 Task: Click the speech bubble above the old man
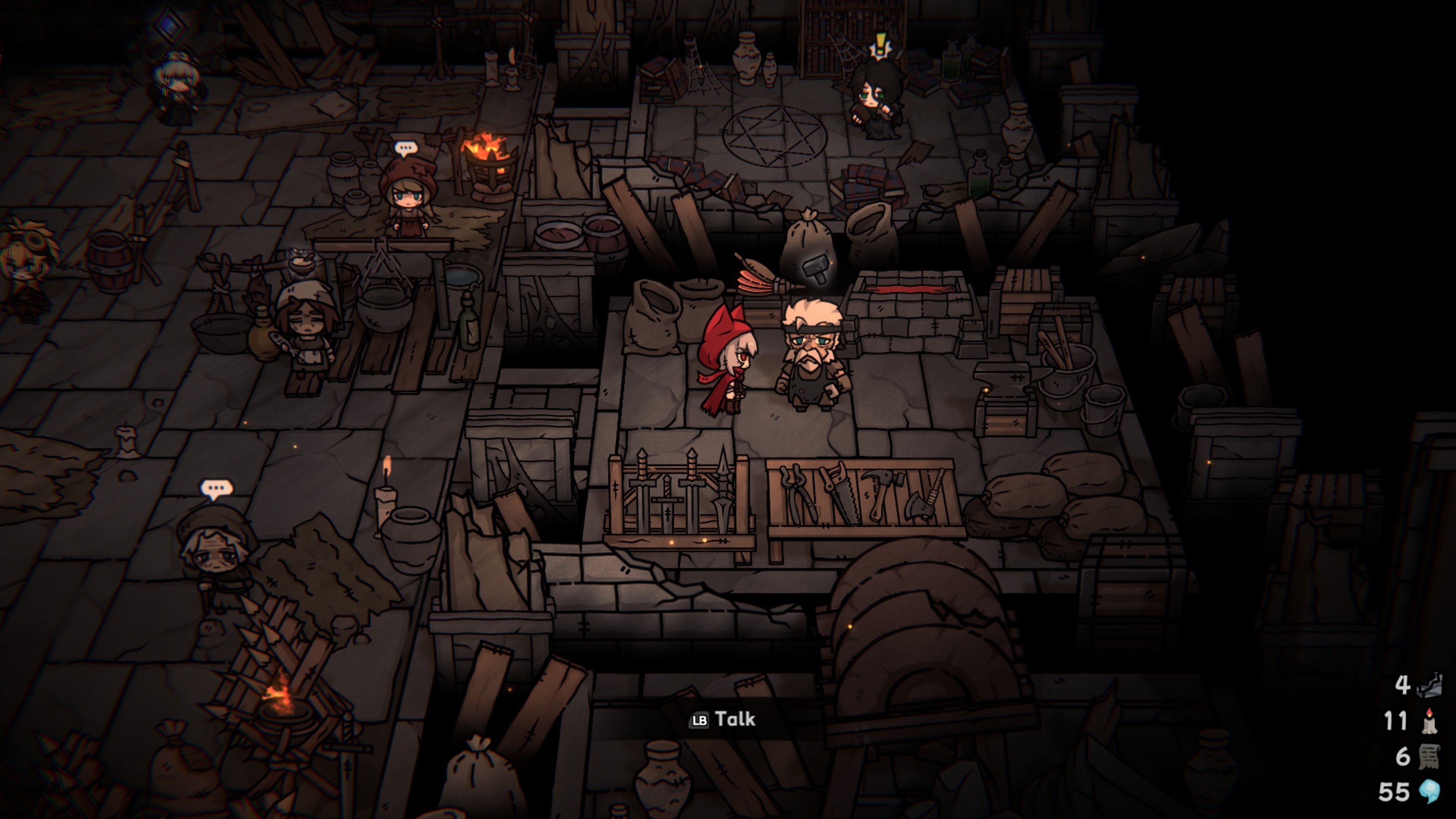click(x=217, y=489)
